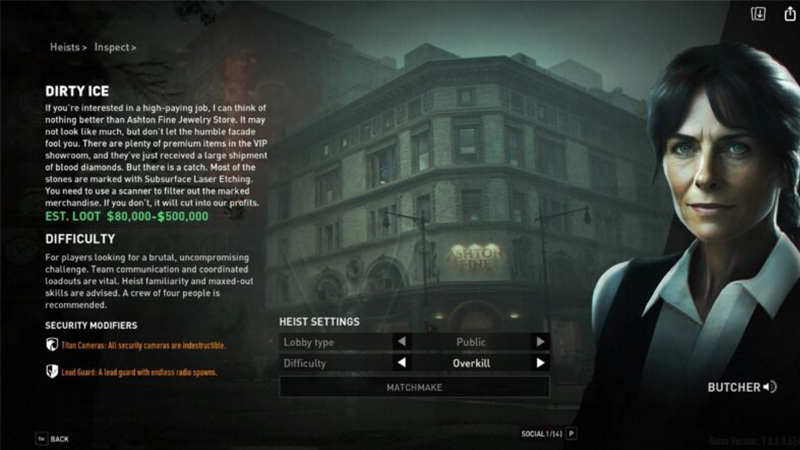The width and height of the screenshot is (800, 450).
Task: Raise the Difficulty with the right arrow
Action: pyautogui.click(x=540, y=363)
